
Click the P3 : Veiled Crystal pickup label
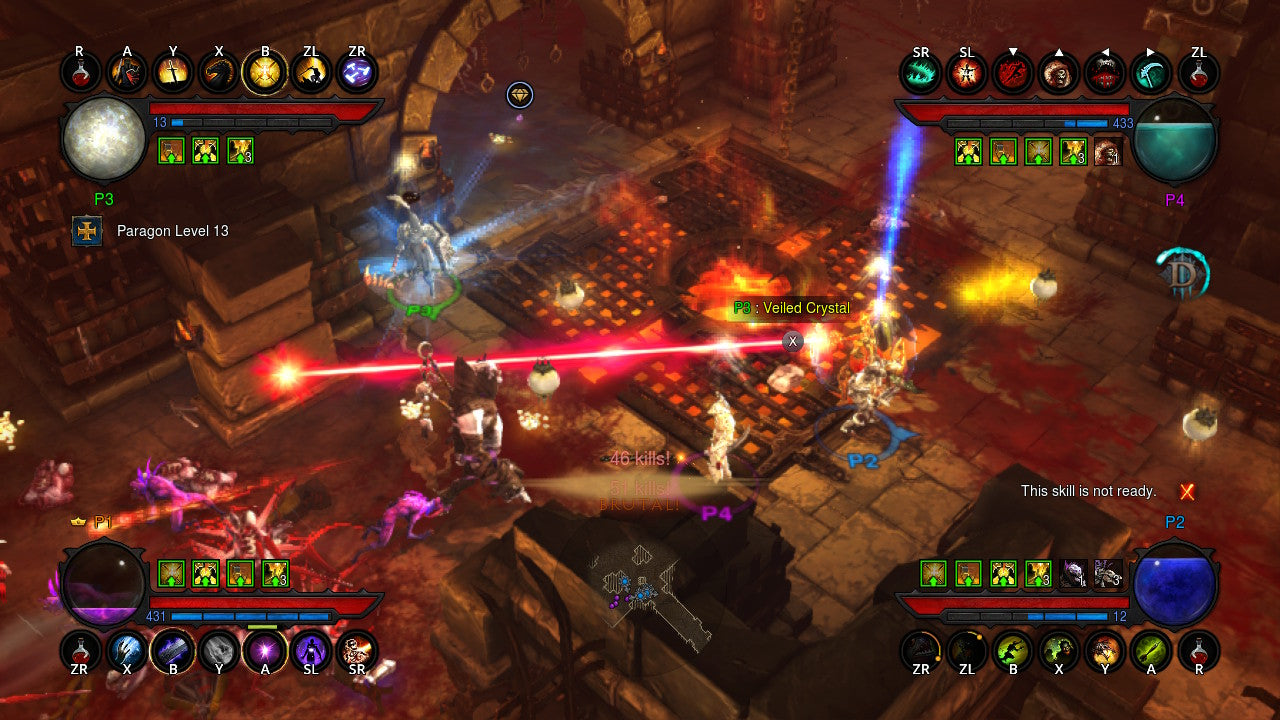pos(789,308)
